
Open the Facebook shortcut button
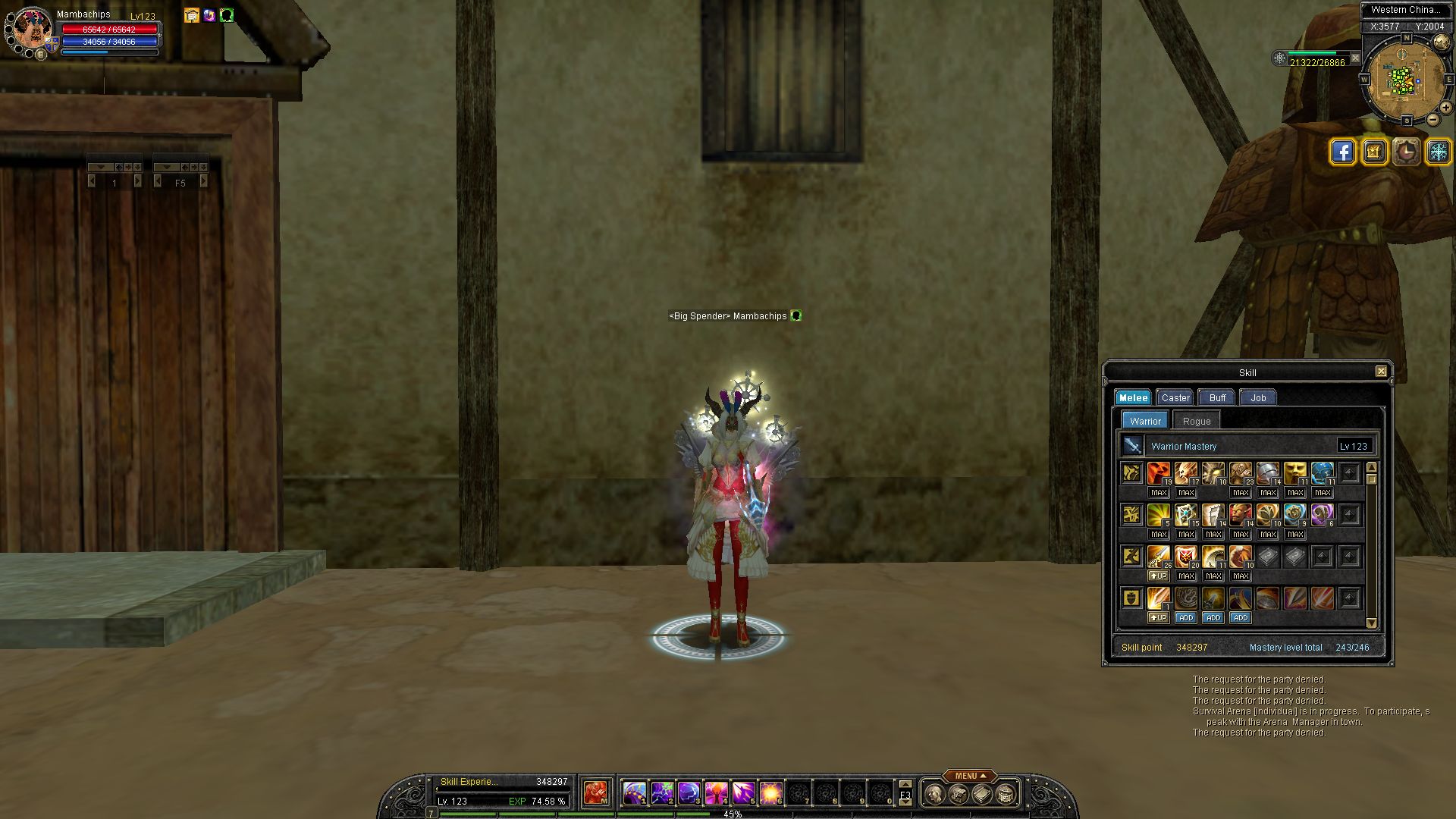pyautogui.click(x=1342, y=152)
